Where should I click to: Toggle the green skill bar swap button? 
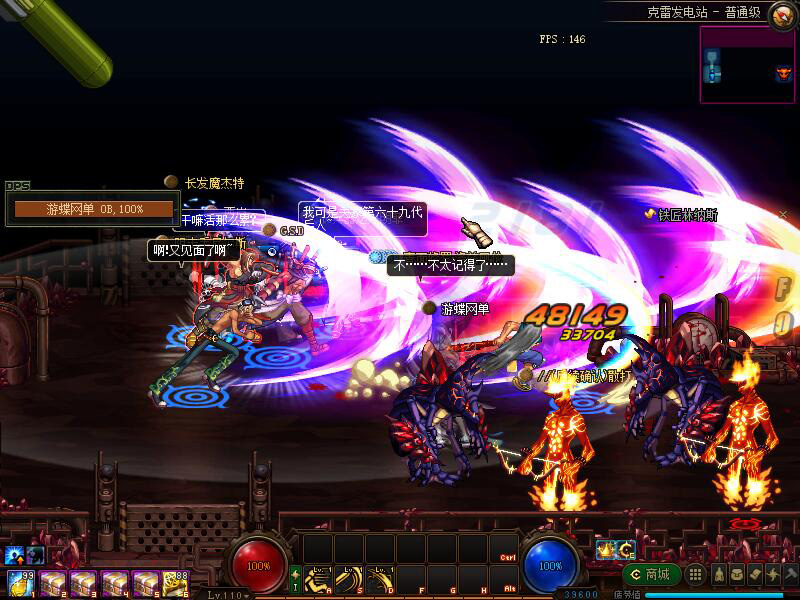295,579
